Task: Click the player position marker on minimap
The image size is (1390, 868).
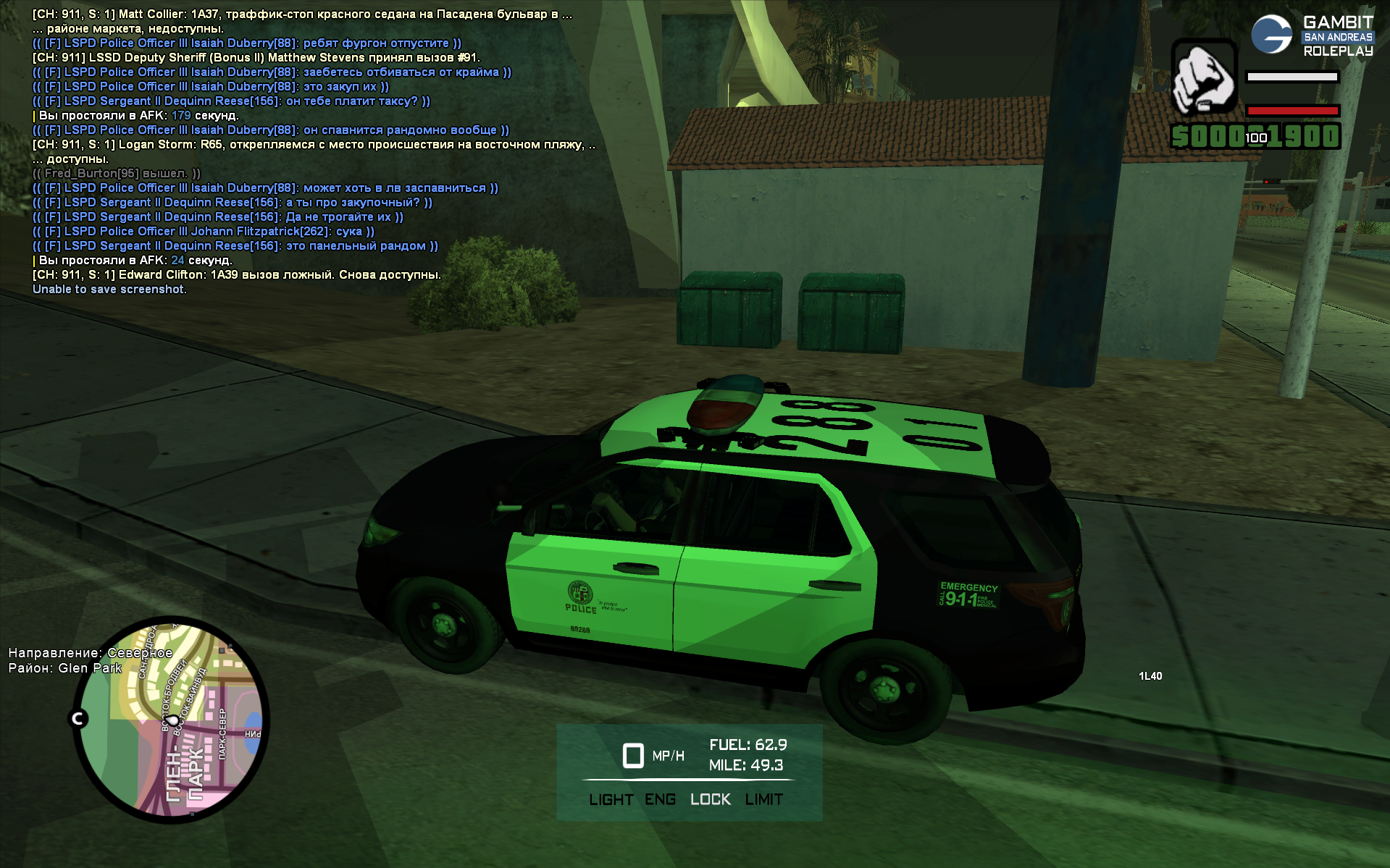Action: [x=173, y=721]
